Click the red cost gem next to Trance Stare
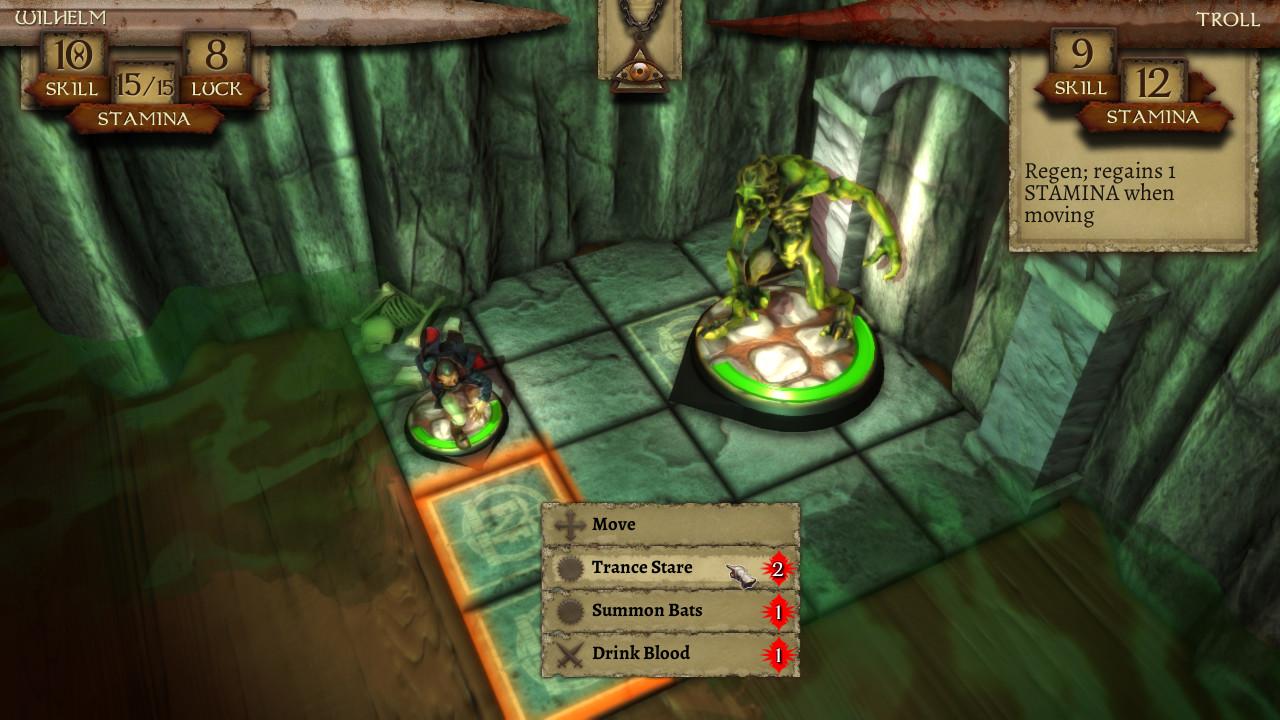This screenshot has width=1280, height=720. point(778,566)
